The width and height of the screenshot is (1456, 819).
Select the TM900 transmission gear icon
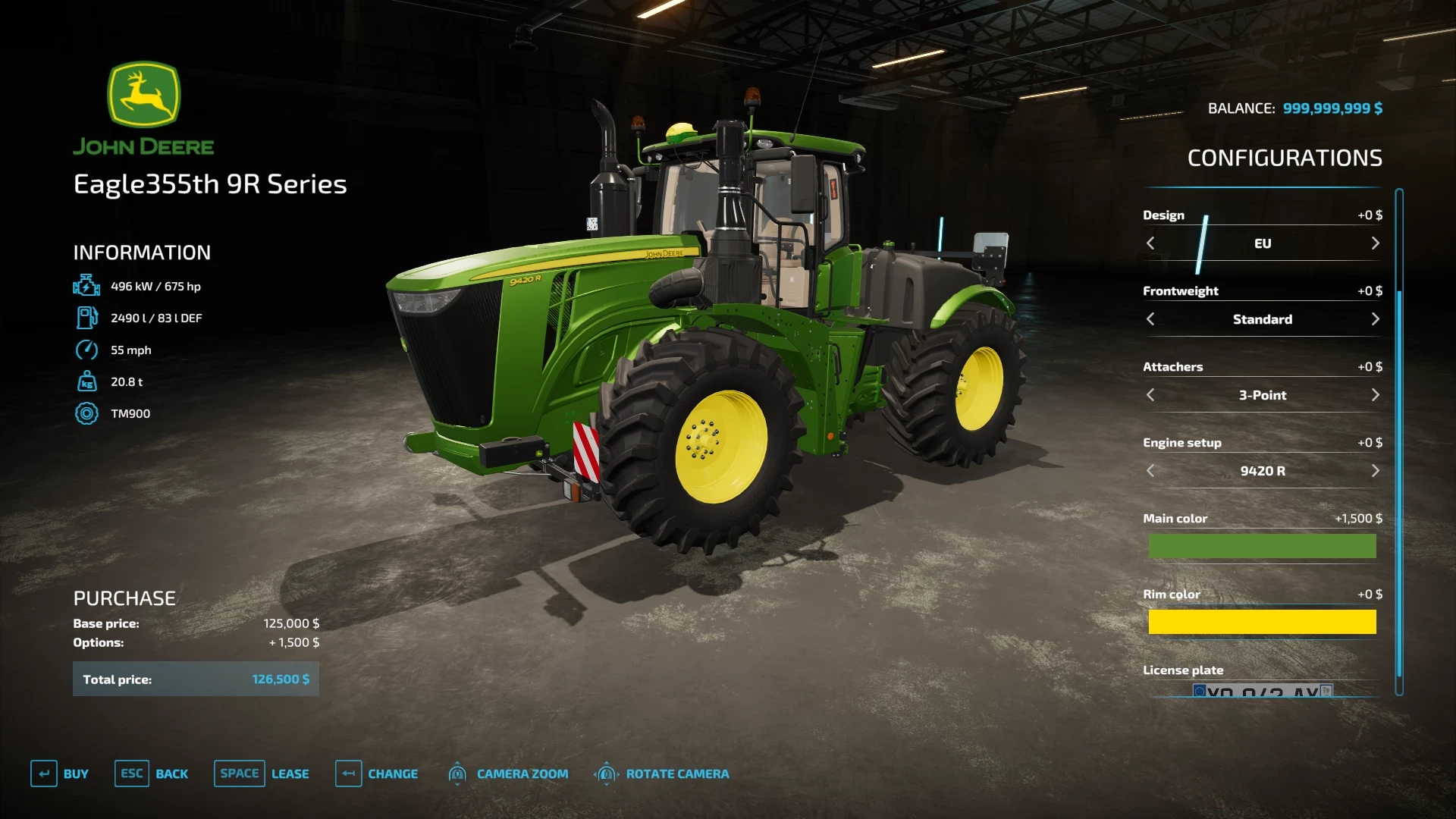[x=87, y=413]
